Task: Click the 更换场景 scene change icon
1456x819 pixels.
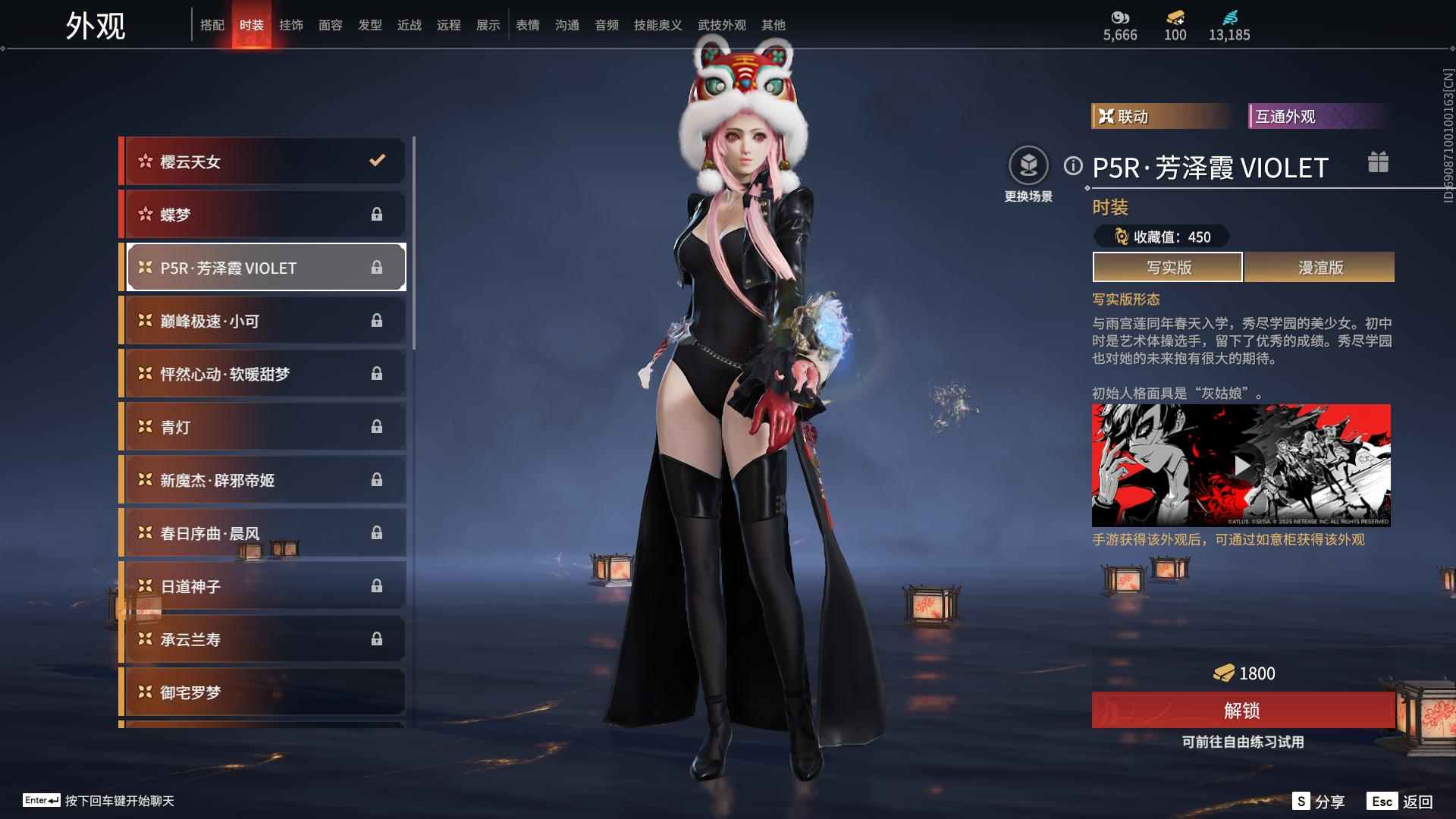Action: point(1028,165)
